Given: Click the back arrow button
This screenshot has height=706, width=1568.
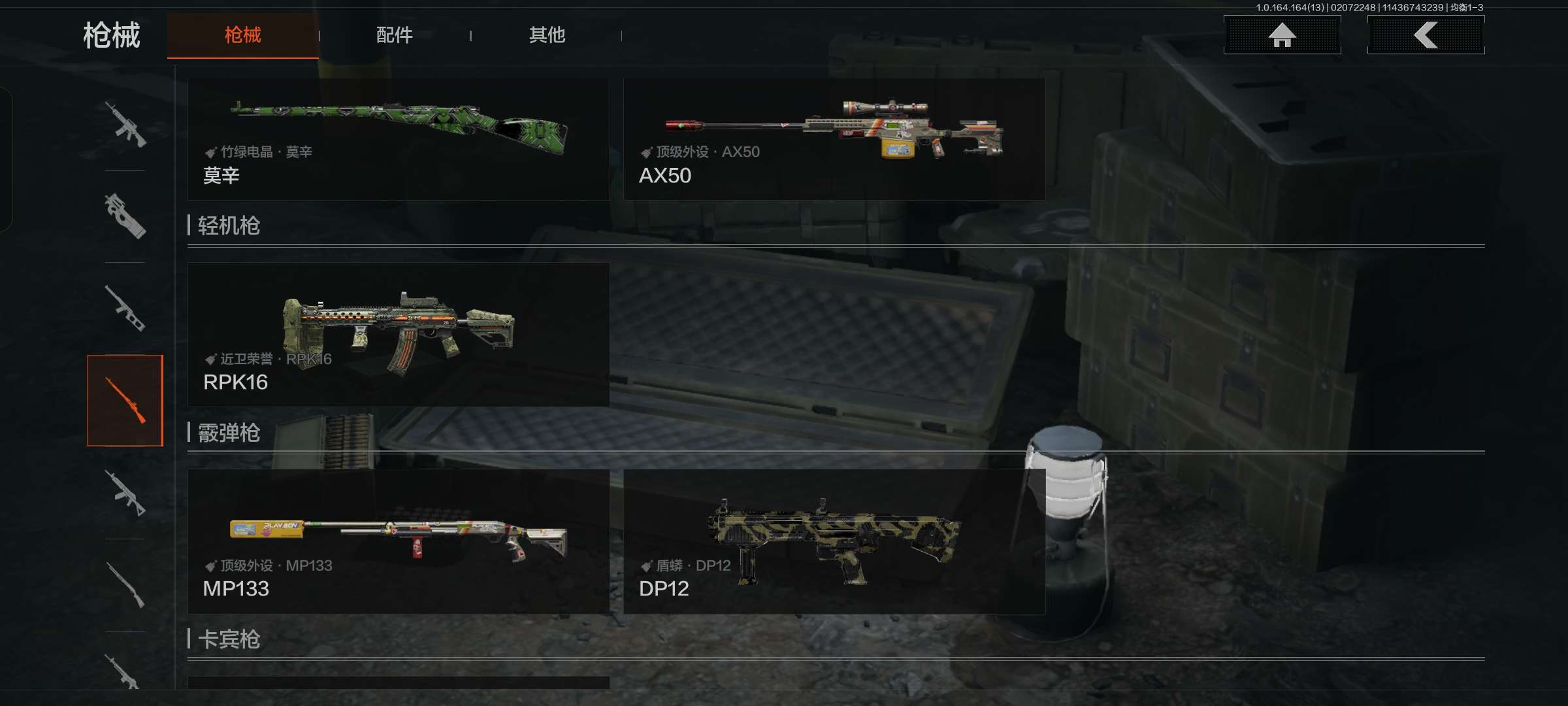Looking at the screenshot, I should click(1426, 35).
